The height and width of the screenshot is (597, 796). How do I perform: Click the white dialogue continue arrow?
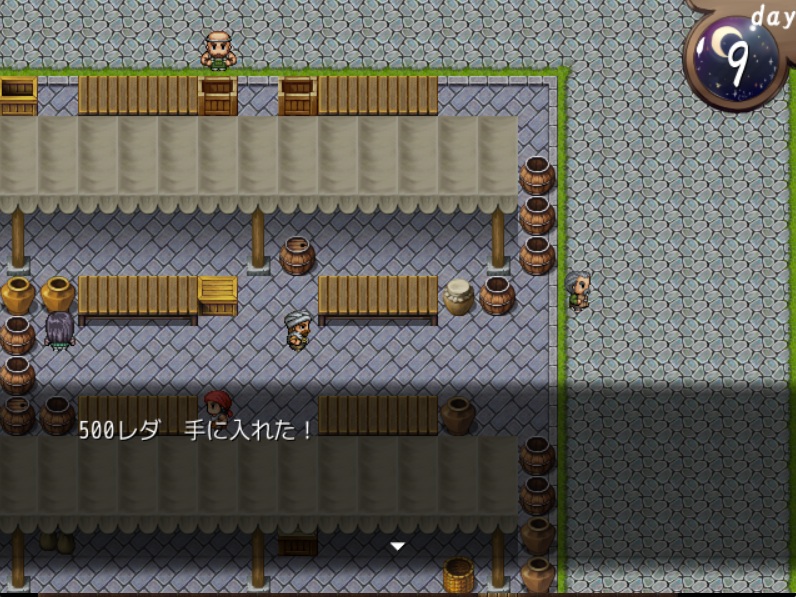[397, 546]
